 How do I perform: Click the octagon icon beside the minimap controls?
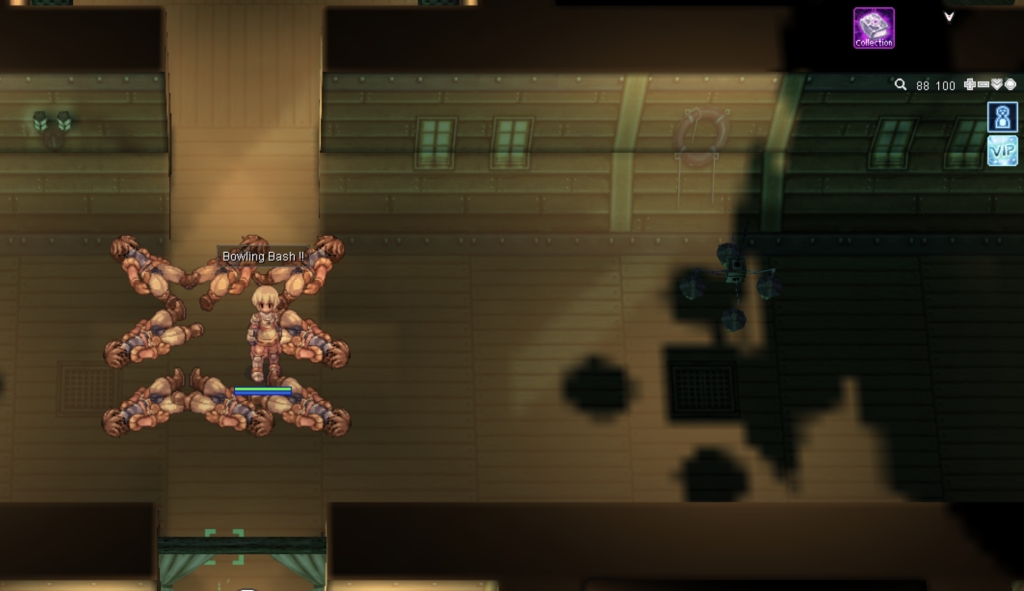[1010, 85]
